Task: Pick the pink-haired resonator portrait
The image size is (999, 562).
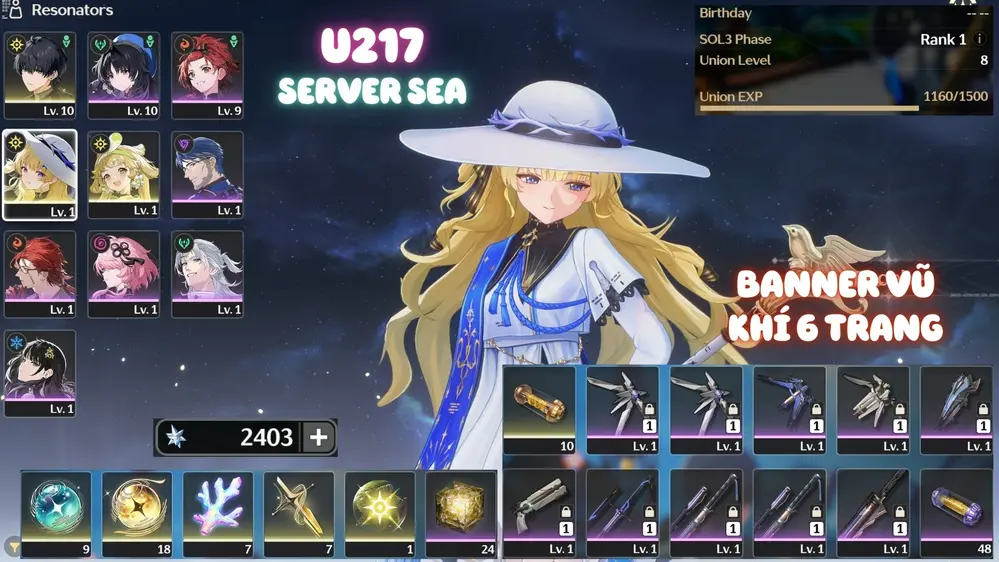Action: pyautogui.click(x=123, y=273)
